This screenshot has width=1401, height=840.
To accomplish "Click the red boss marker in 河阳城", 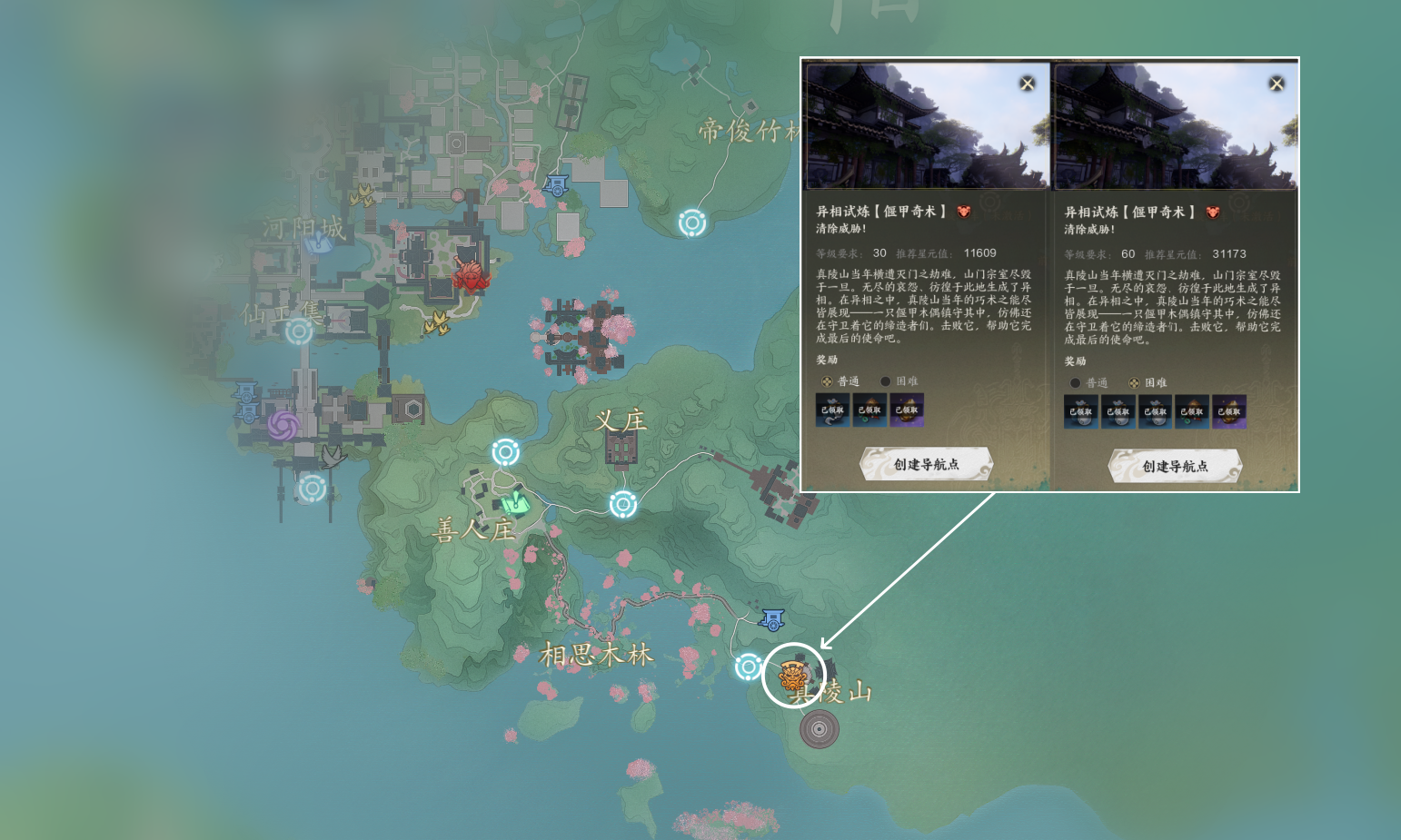I will click(x=471, y=275).
